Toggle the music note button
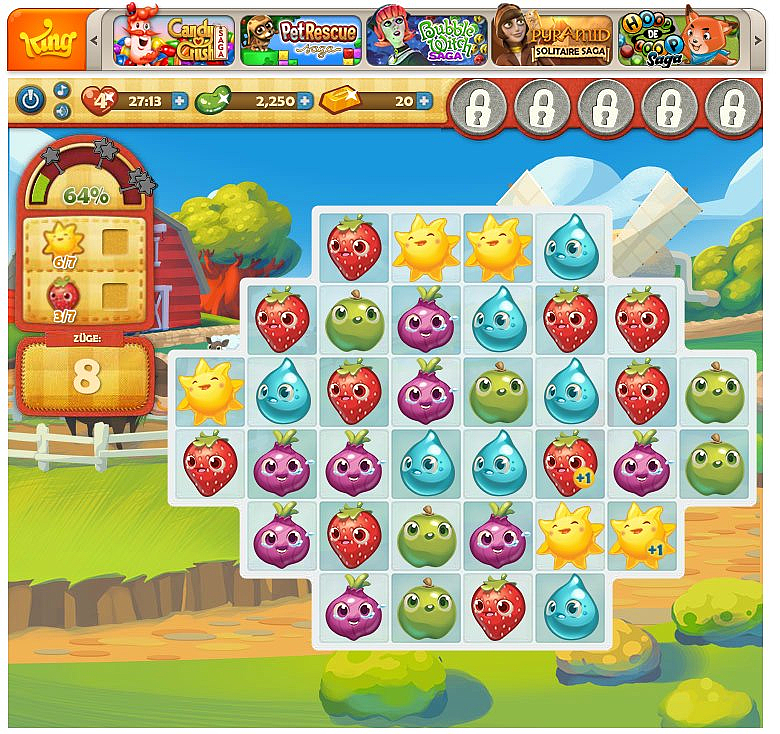780x734 pixels. (x=61, y=90)
